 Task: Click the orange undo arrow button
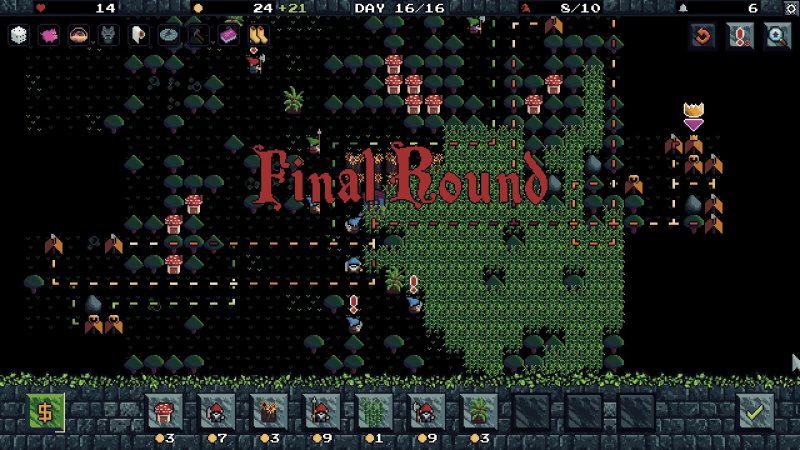click(703, 36)
